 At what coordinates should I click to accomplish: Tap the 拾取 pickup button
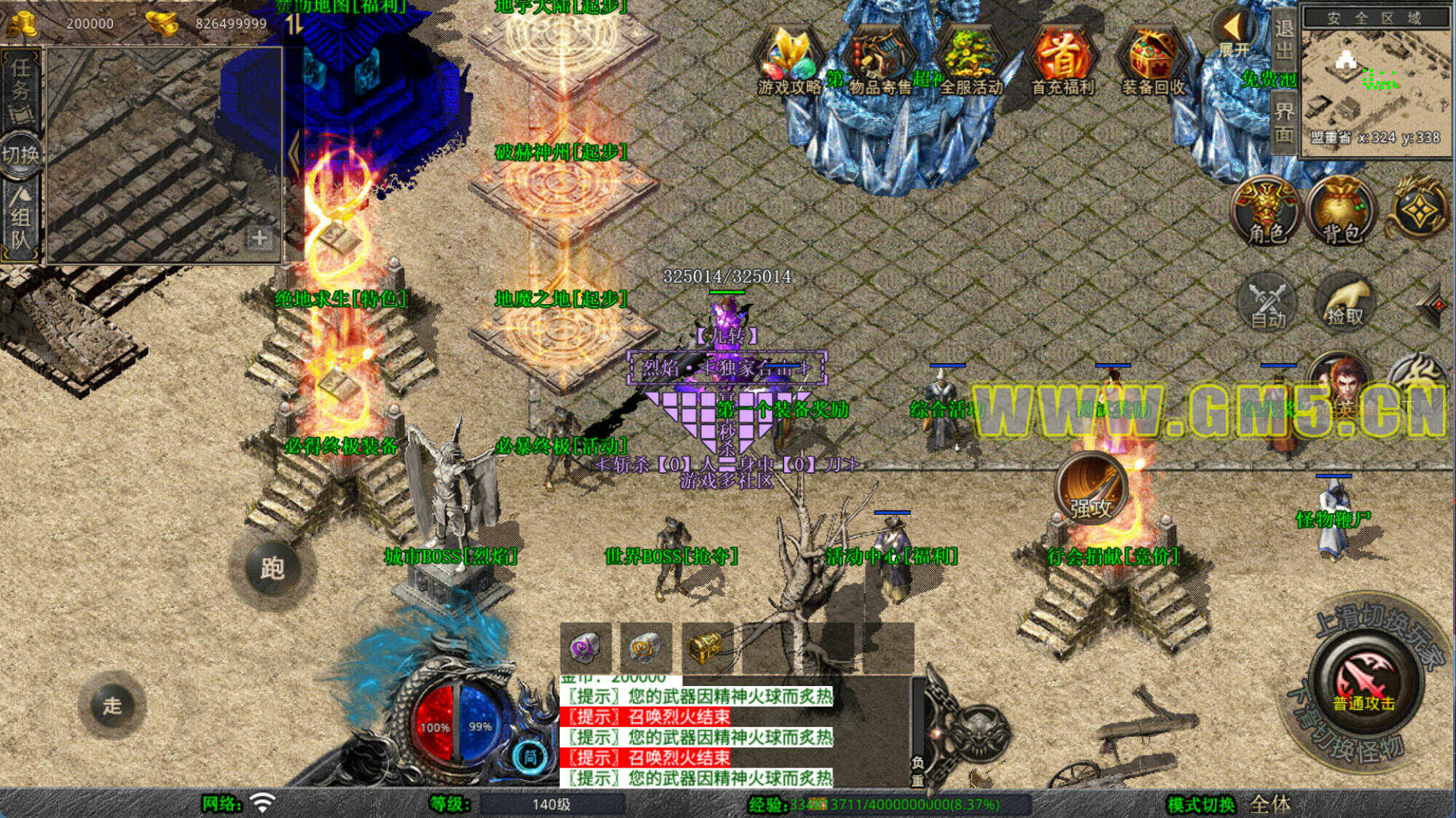tap(1344, 303)
